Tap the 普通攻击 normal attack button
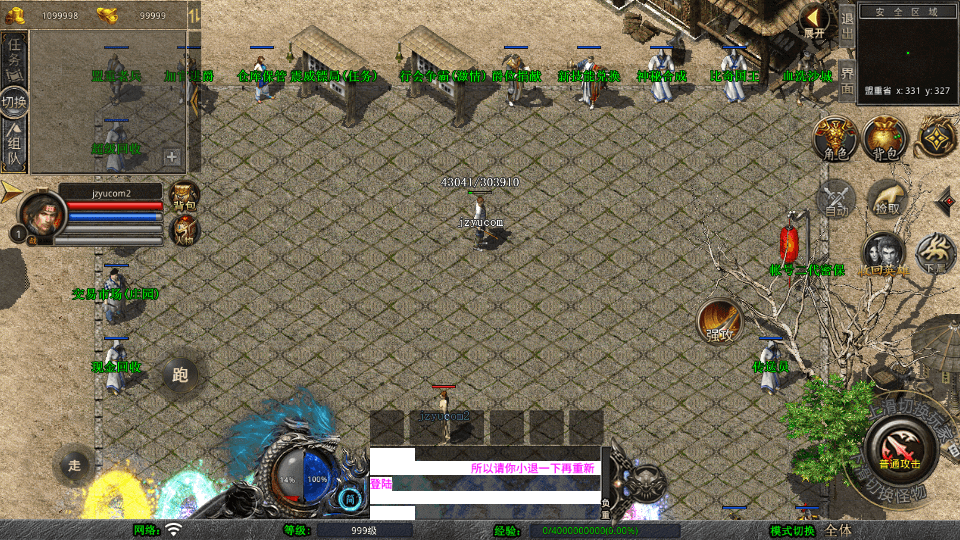Screen dimensions: 960x540 click(x=899, y=447)
